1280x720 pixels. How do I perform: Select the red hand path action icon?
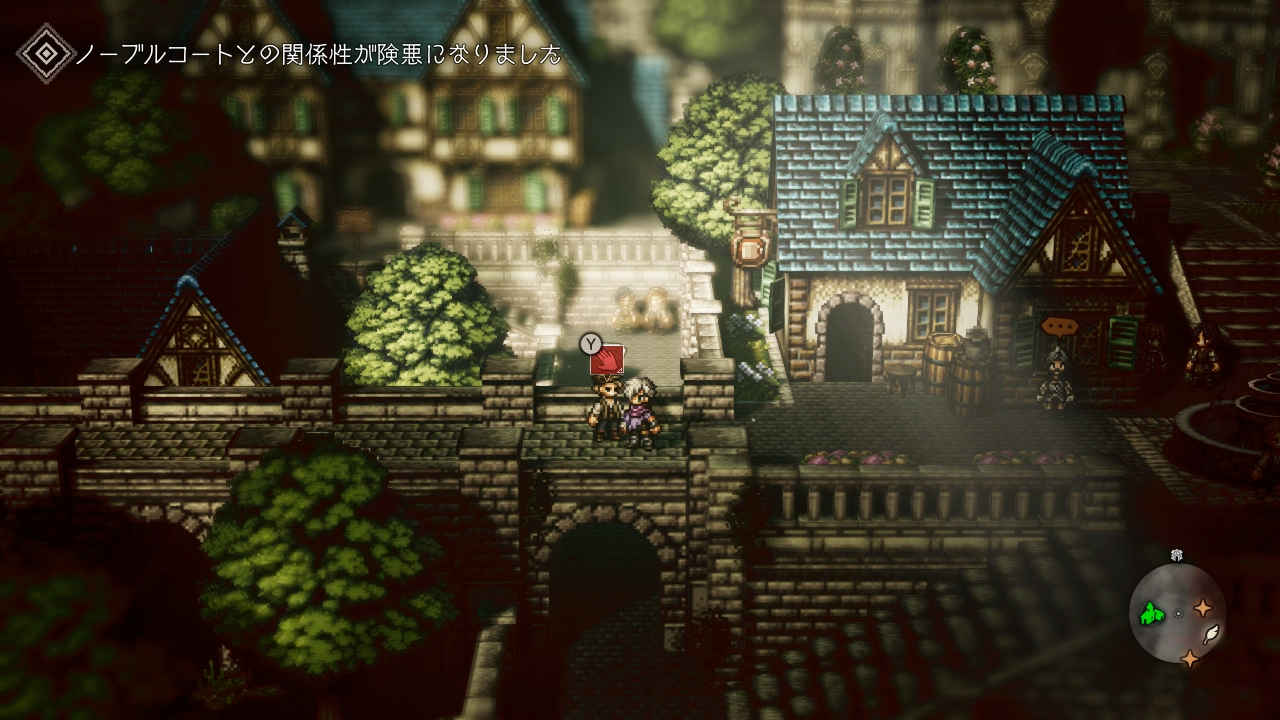tap(608, 361)
